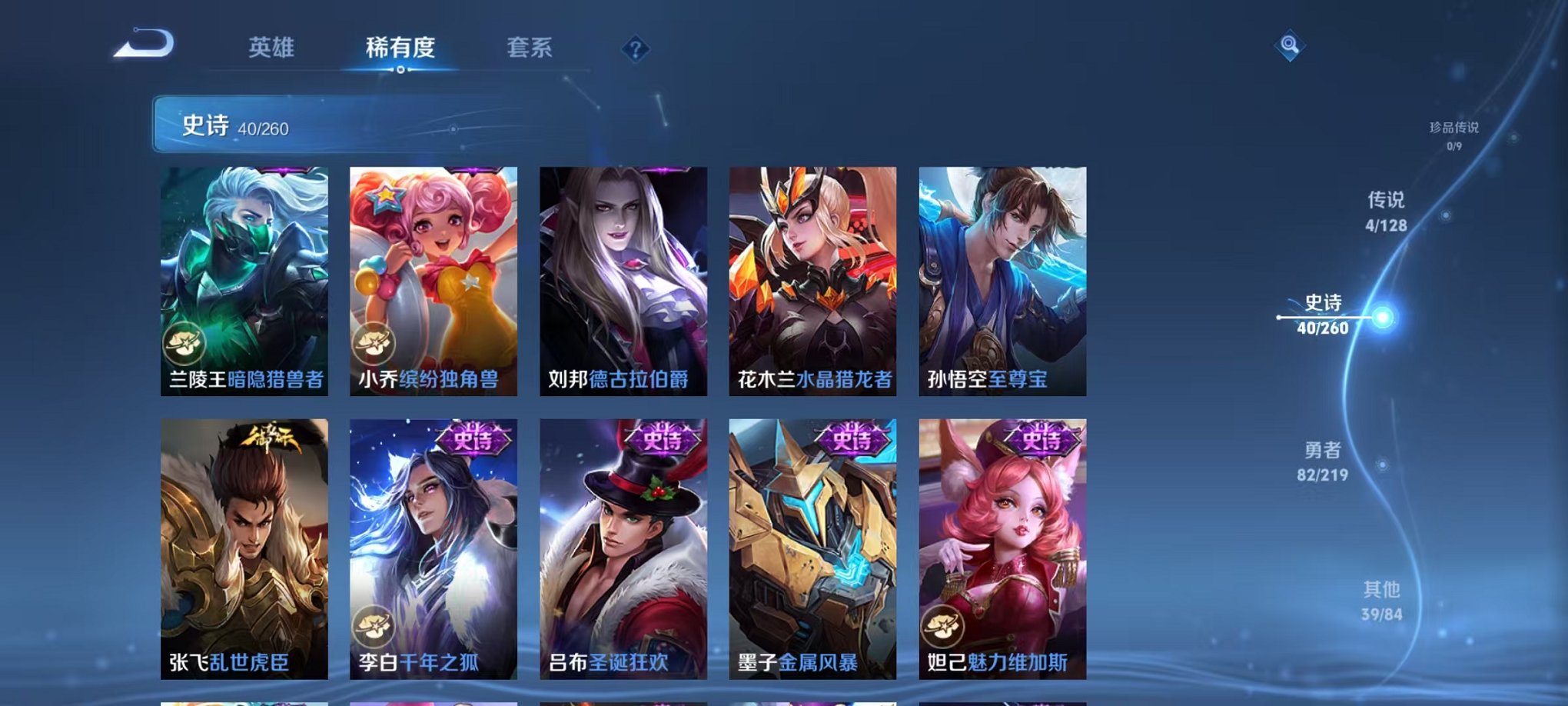Switch to the 套系 tab

tap(530, 47)
